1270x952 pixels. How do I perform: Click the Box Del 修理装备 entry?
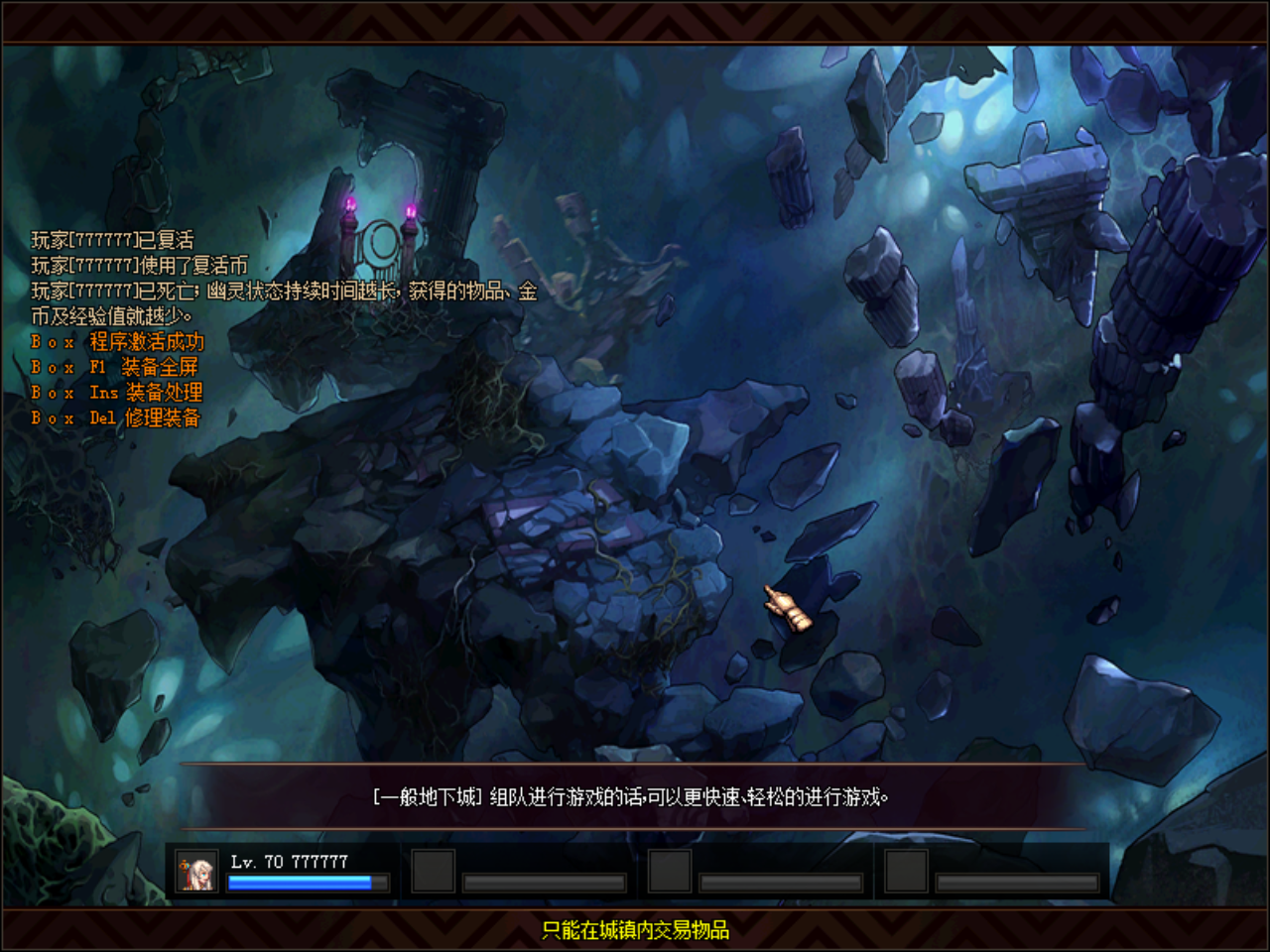point(116,418)
